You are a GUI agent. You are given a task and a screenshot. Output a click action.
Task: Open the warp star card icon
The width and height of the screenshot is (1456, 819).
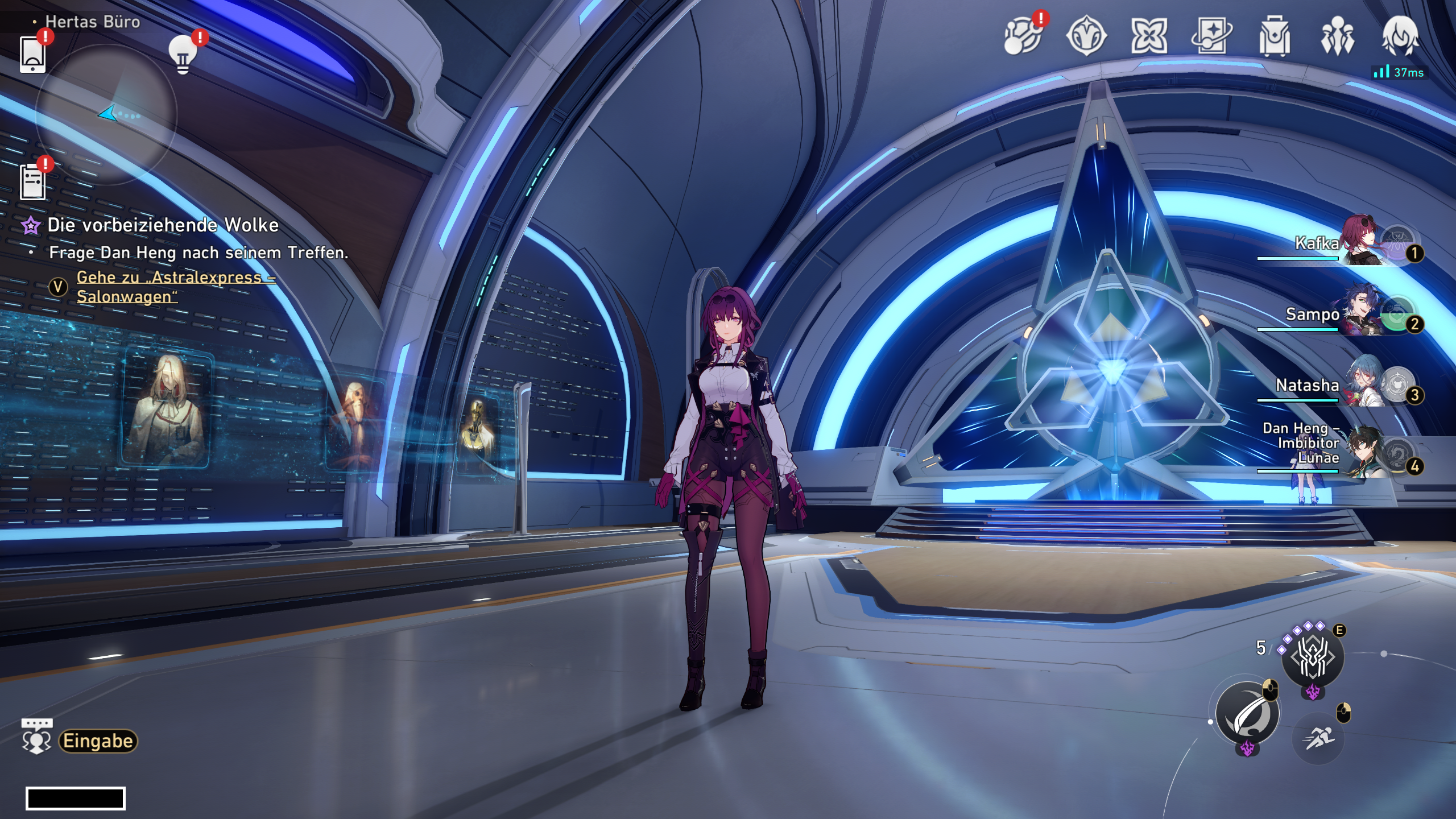[1211, 36]
